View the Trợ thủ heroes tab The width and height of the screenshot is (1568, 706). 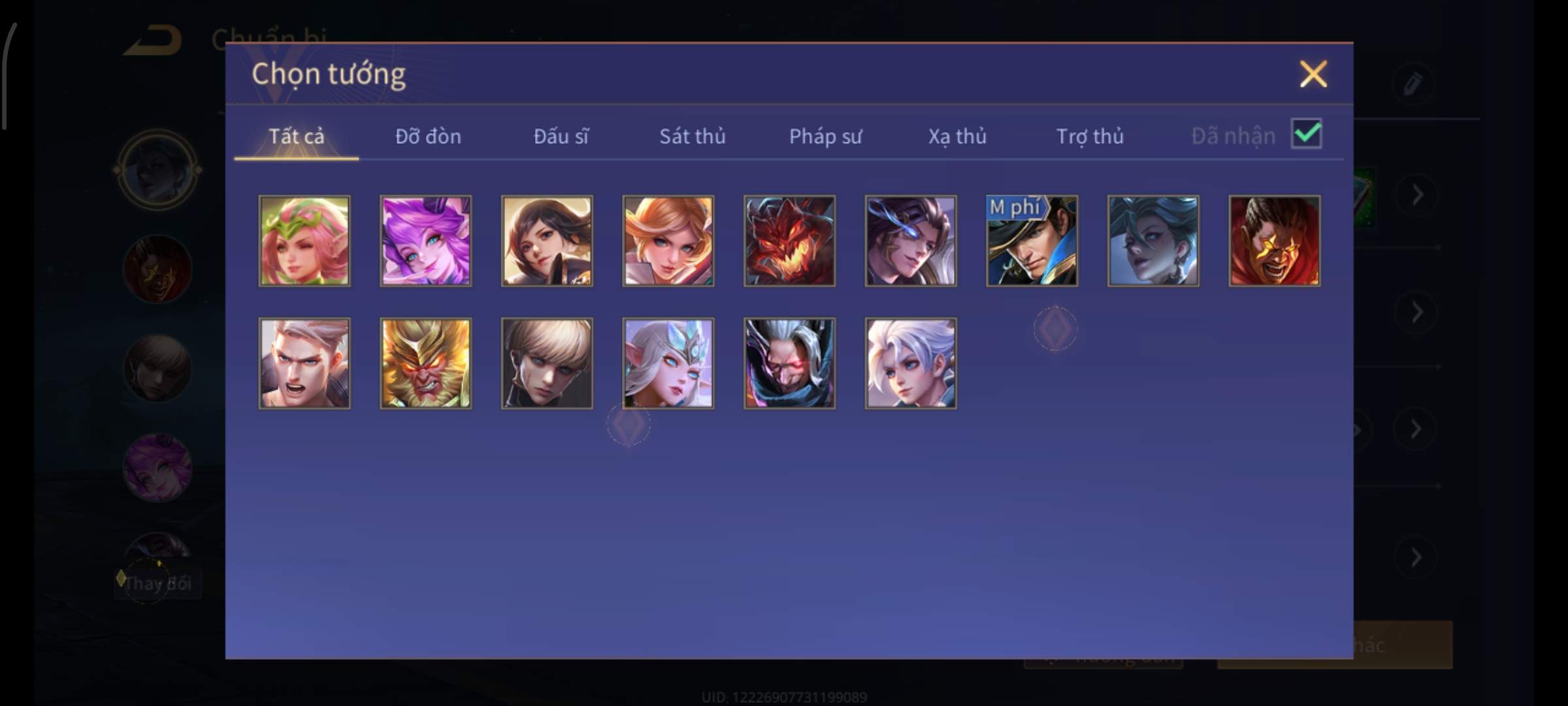click(1090, 136)
